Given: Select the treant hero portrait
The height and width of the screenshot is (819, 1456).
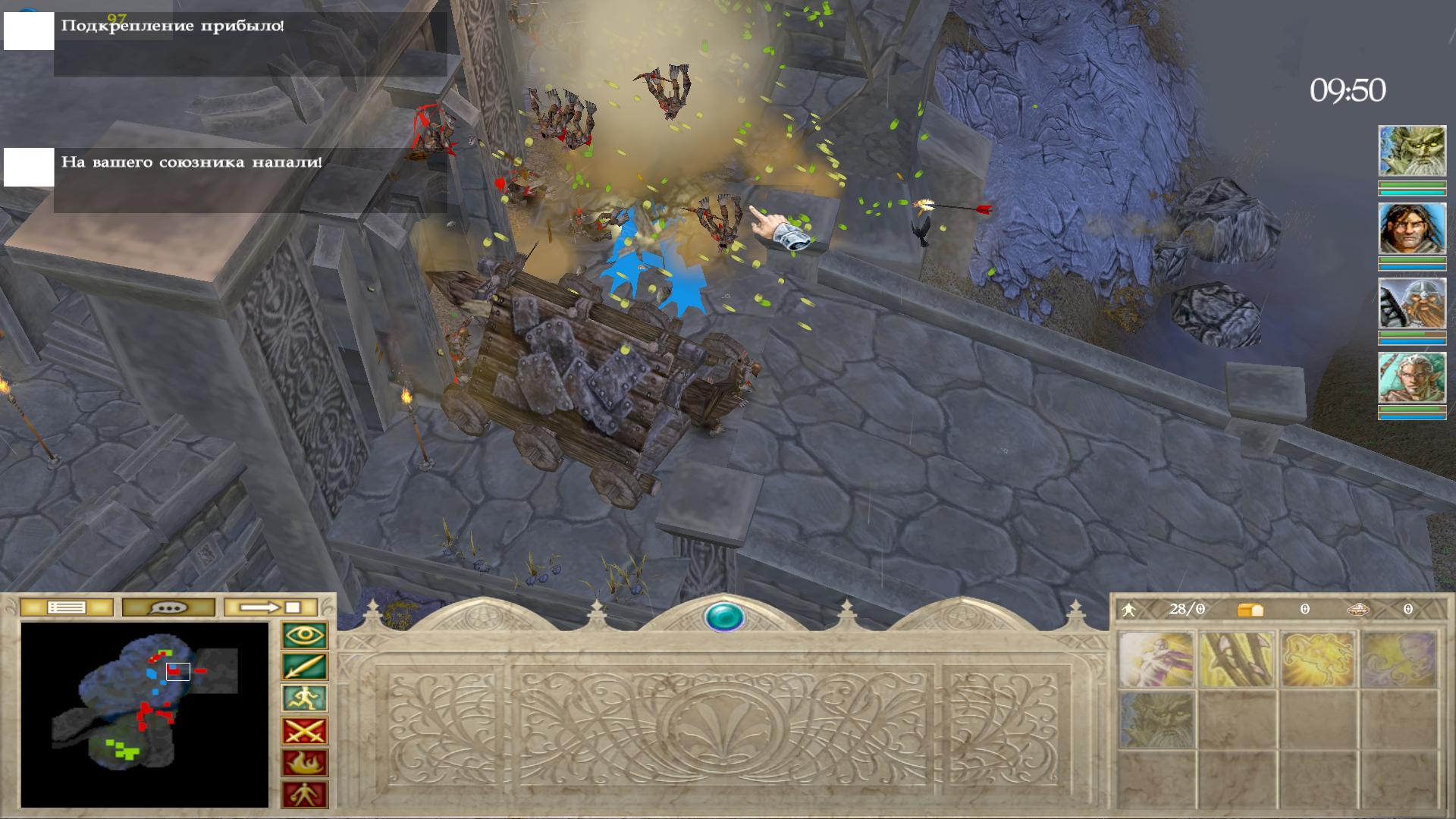Looking at the screenshot, I should (1411, 152).
